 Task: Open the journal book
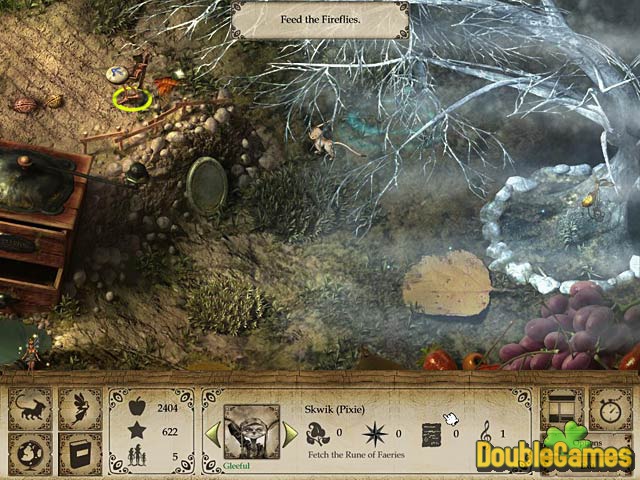coord(79,453)
